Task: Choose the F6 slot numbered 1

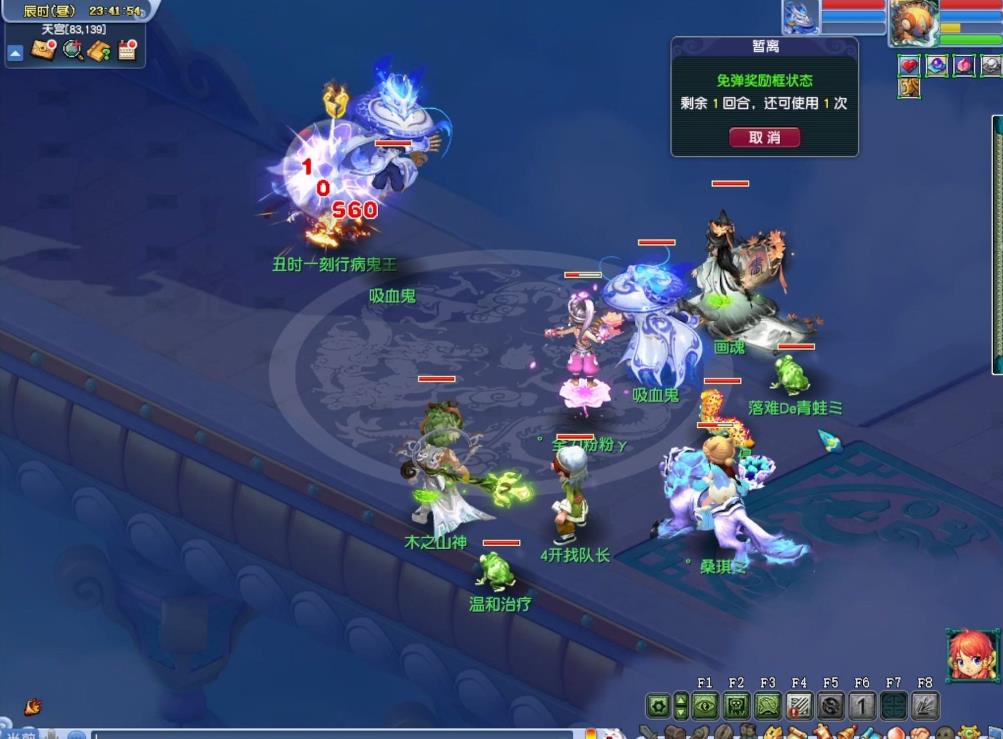Action: click(x=862, y=706)
